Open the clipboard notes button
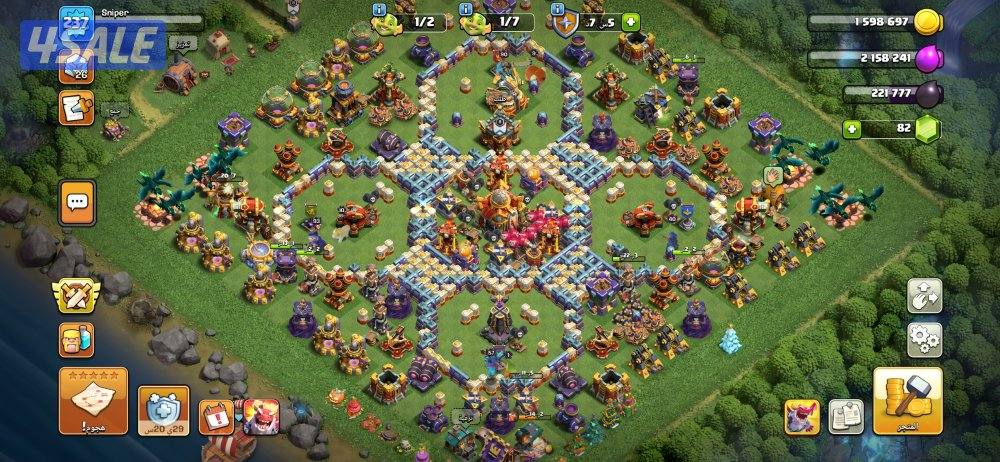The width and height of the screenshot is (1000, 462). (x=76, y=107)
